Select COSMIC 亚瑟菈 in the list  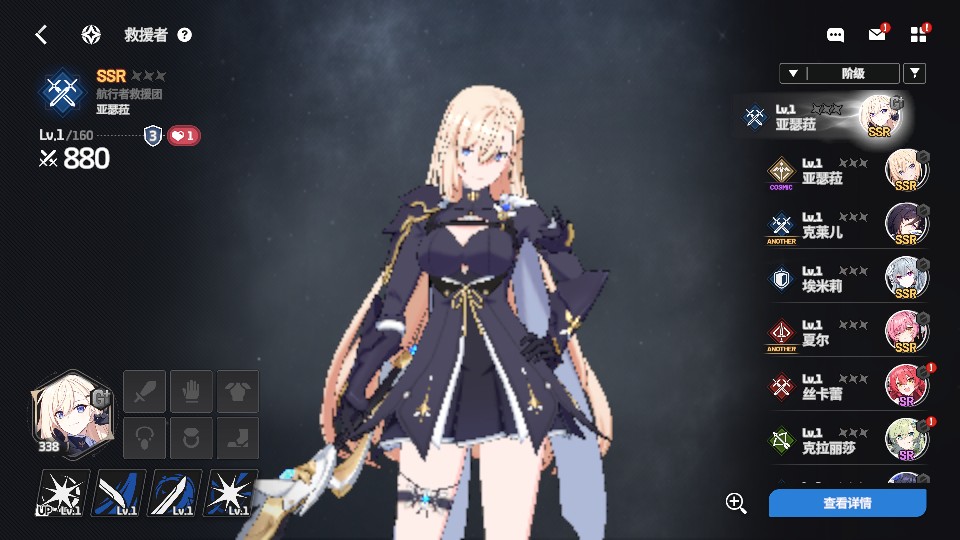(846, 171)
